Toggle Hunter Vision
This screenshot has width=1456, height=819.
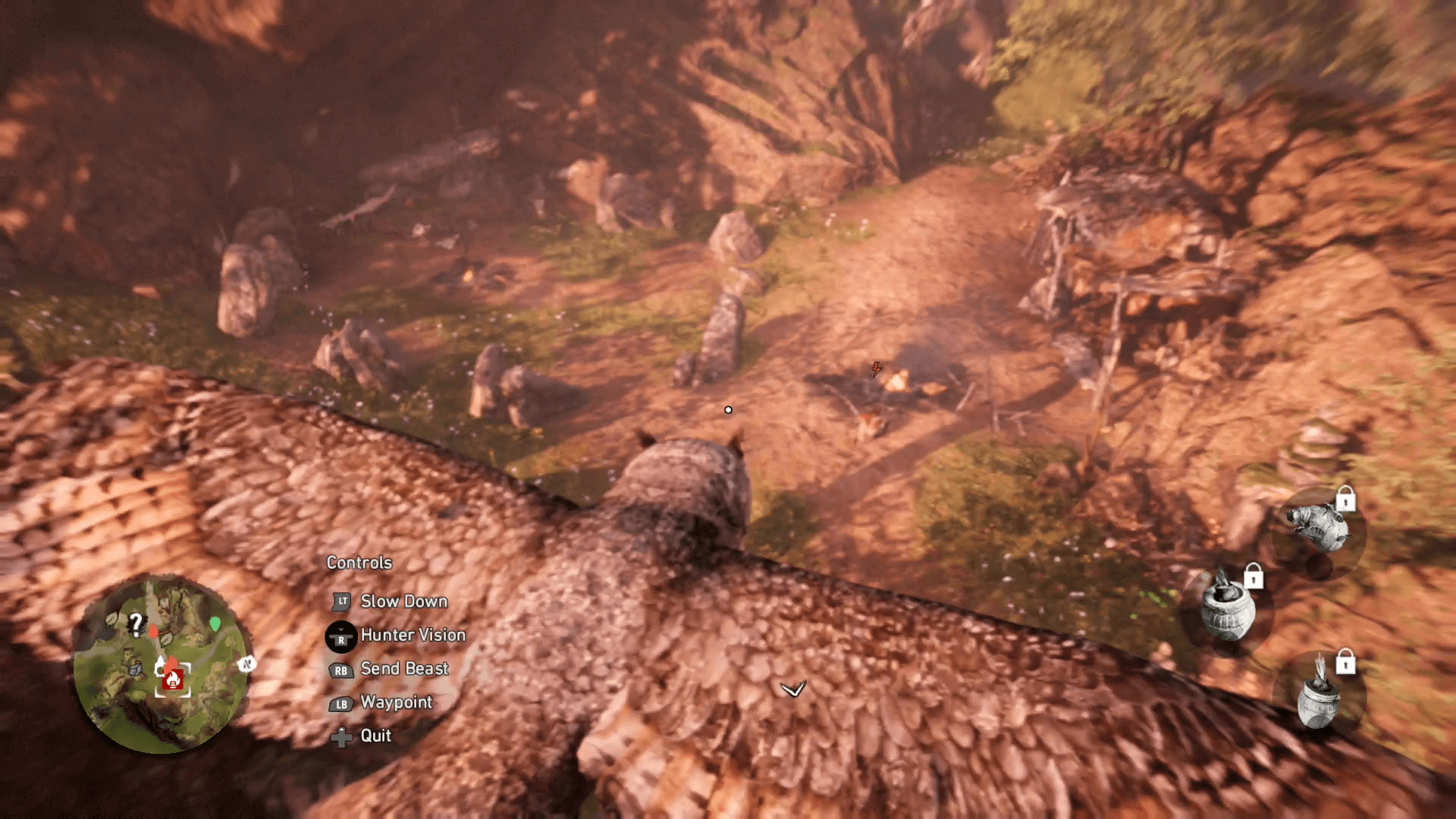(413, 636)
